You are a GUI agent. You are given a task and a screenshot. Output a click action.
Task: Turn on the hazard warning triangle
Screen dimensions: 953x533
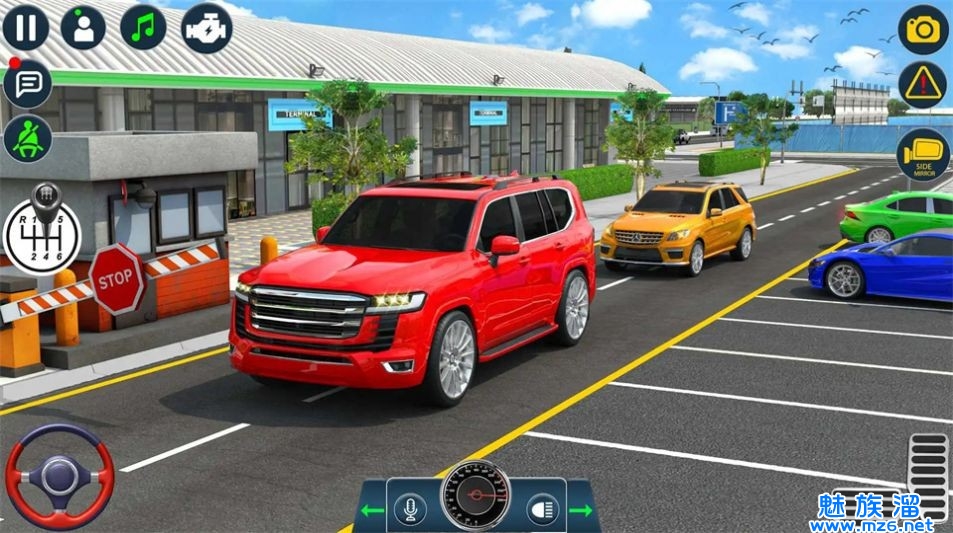pos(922,86)
